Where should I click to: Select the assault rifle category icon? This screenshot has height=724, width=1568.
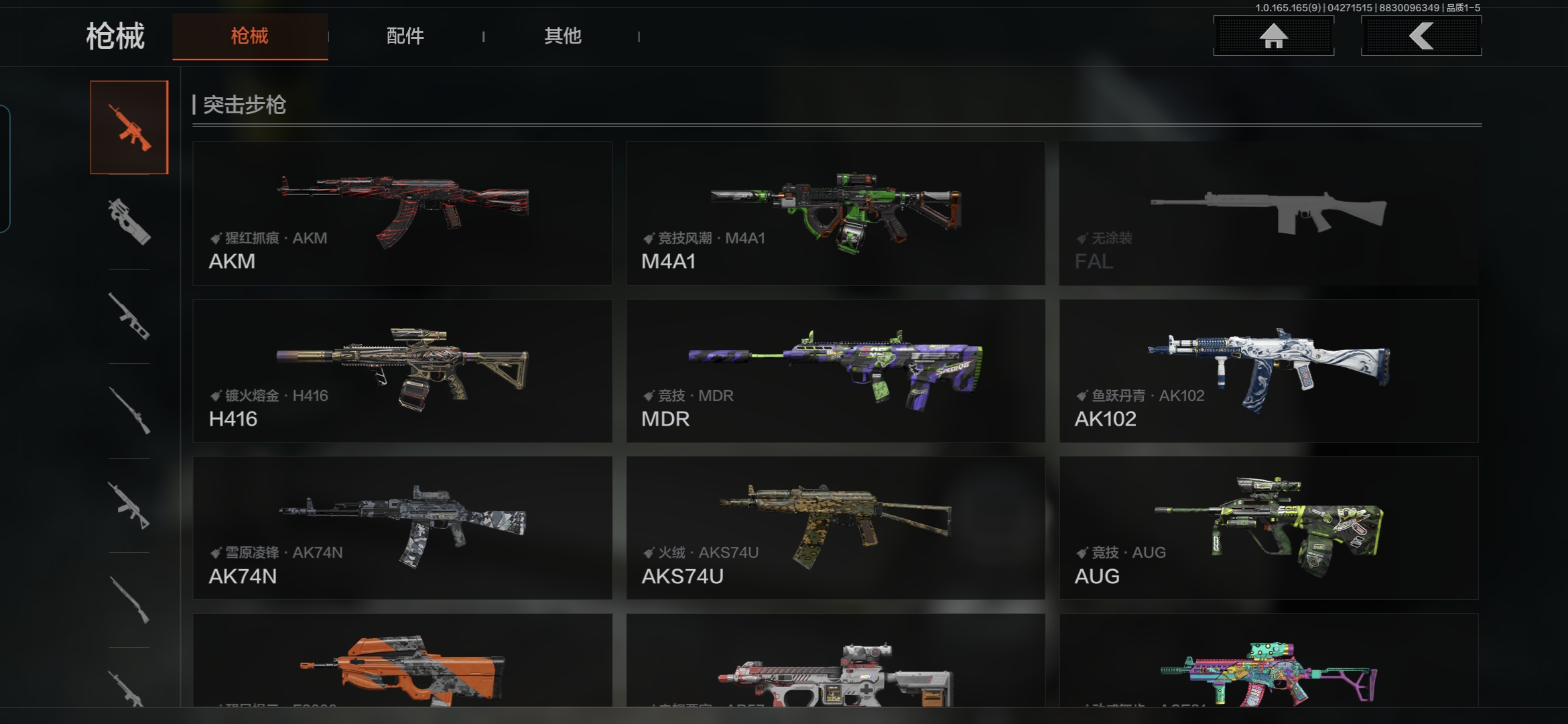129,127
